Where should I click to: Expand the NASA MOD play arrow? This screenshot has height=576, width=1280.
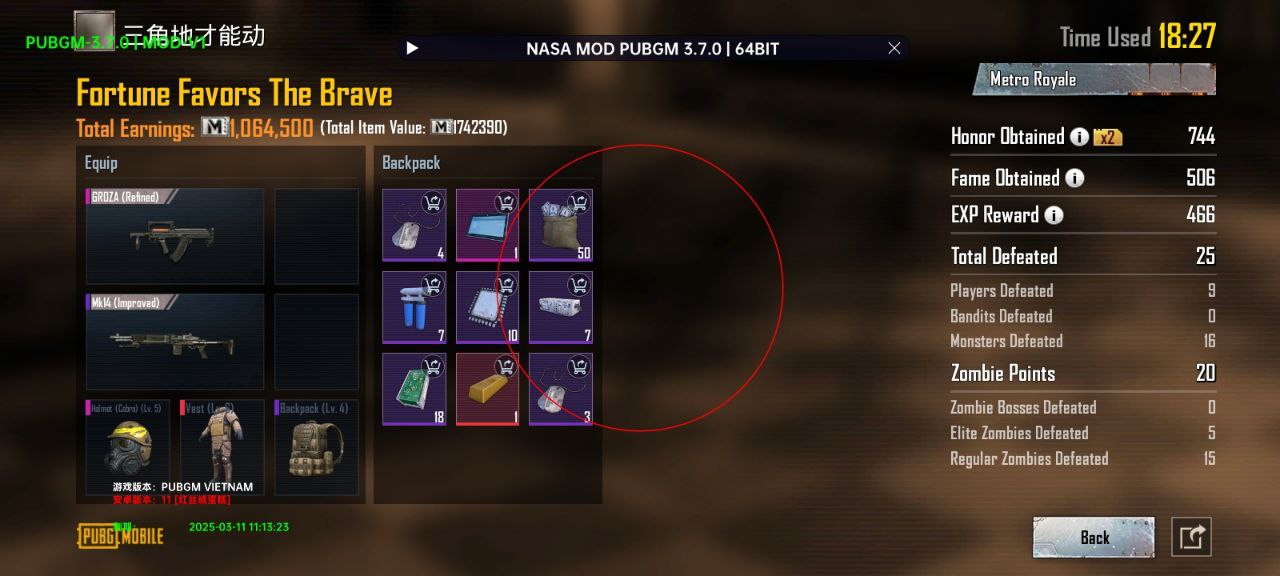click(412, 48)
